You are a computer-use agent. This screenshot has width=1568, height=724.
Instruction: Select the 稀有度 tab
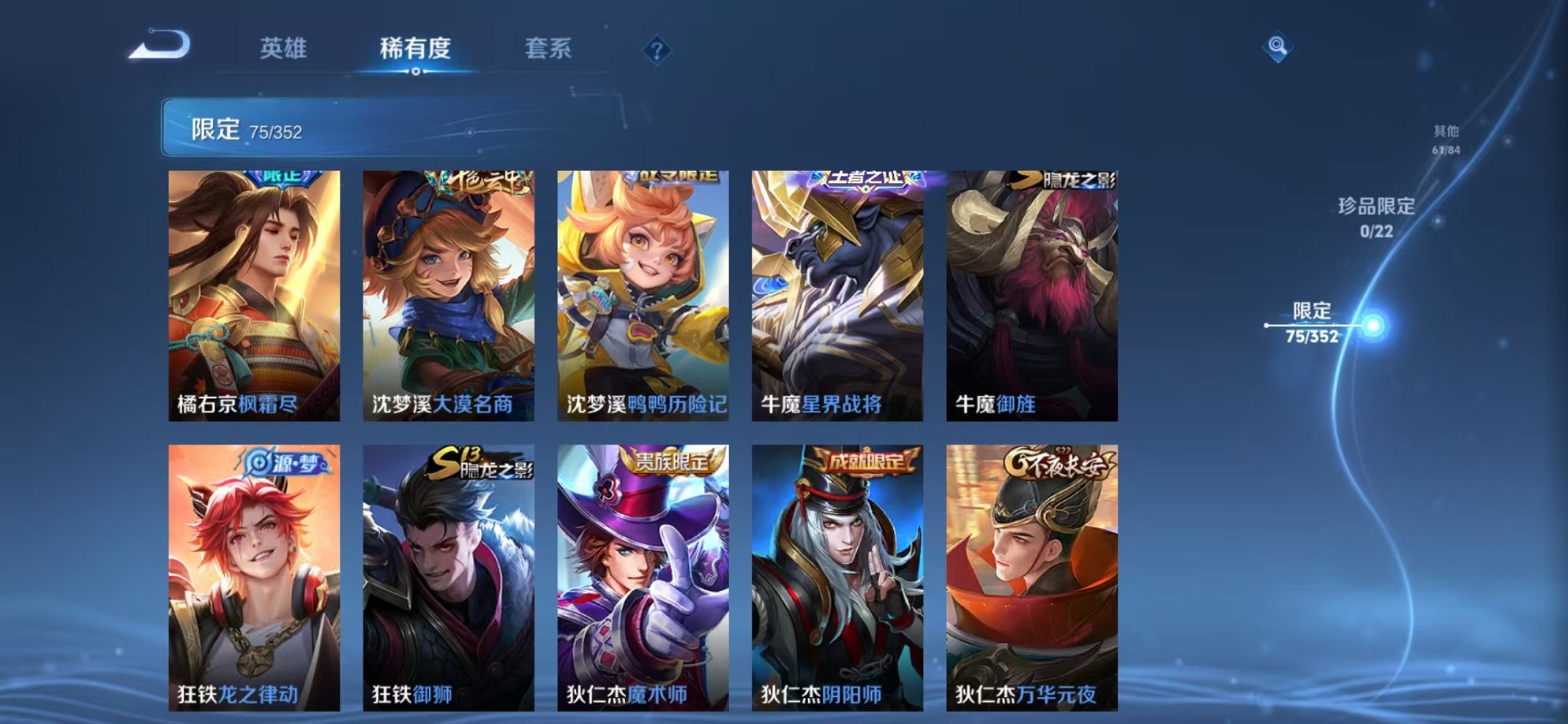tap(415, 49)
